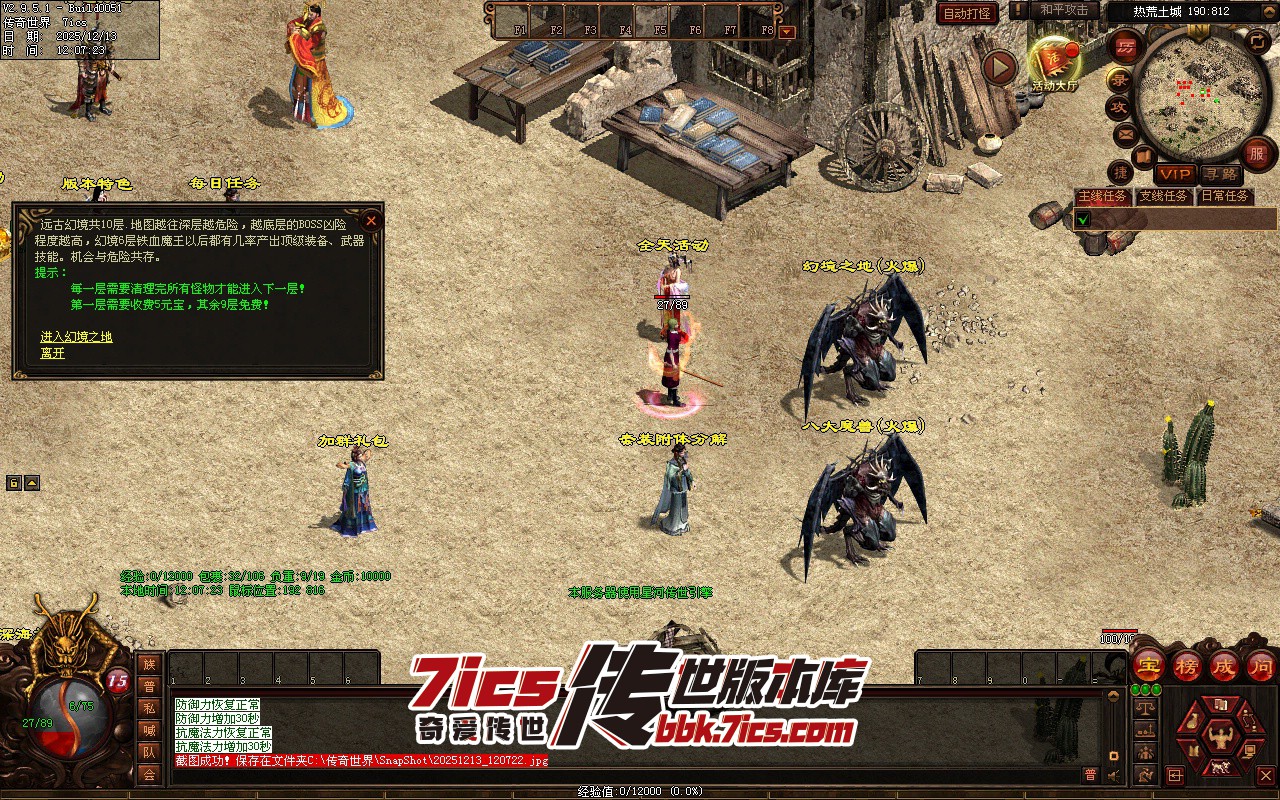
Task: Open the 宝 treasure shop button
Action: (x=1149, y=665)
